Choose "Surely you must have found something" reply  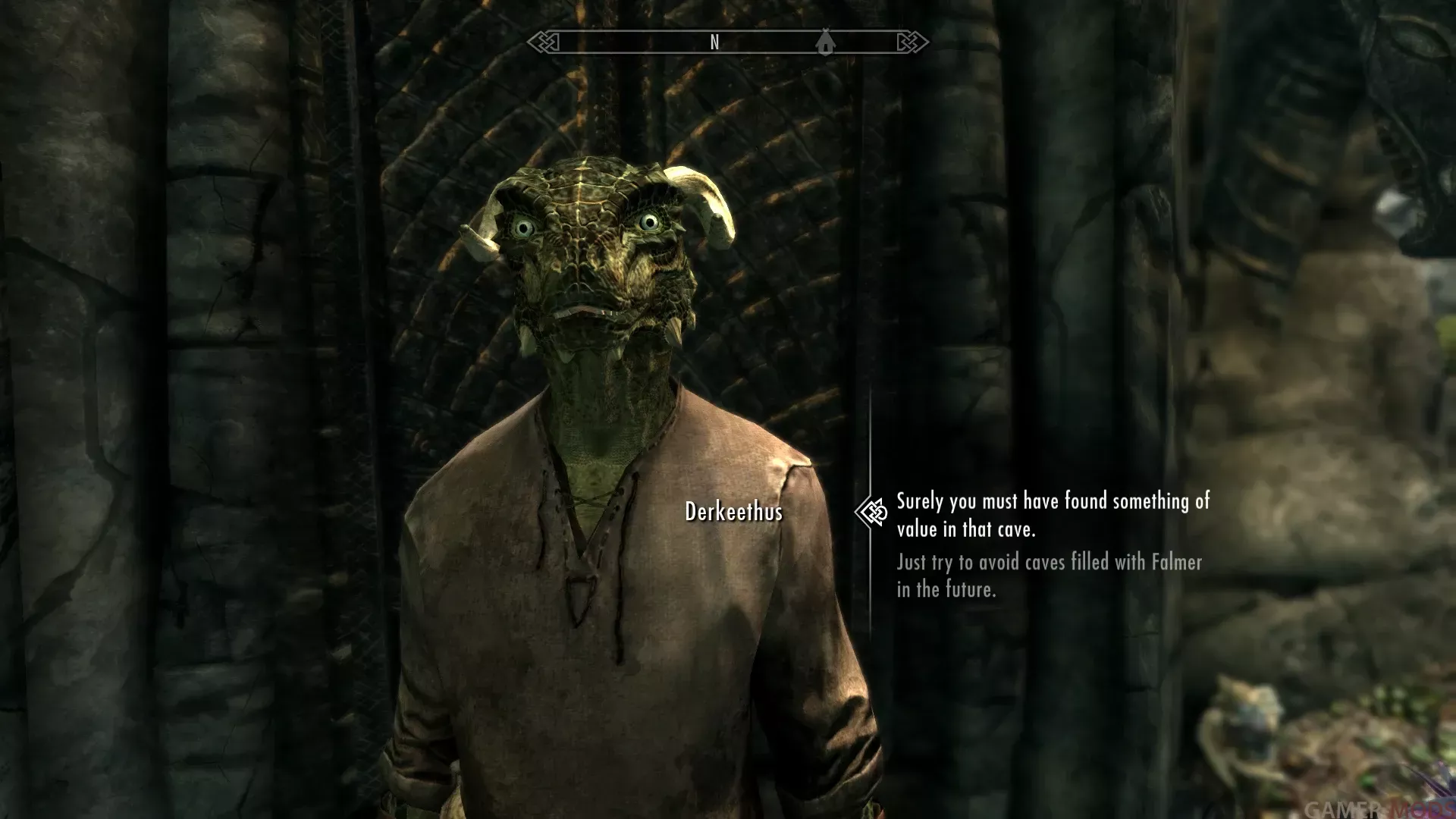1052,515
